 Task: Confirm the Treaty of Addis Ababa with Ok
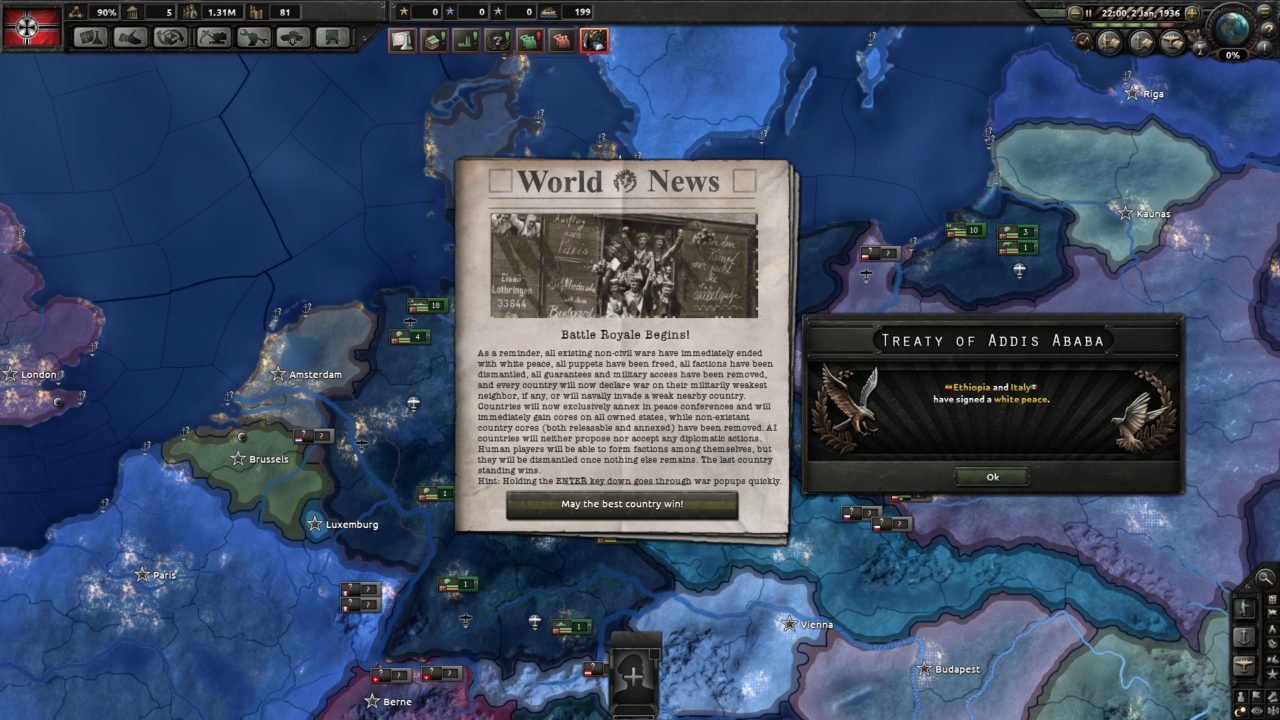coord(991,477)
